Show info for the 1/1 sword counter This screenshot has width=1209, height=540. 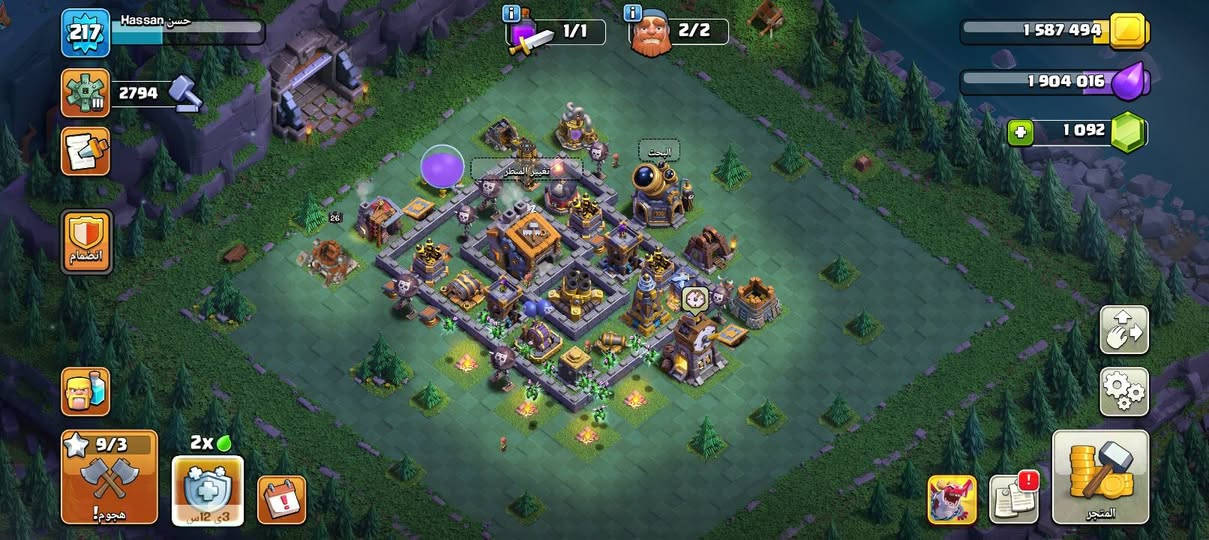click(512, 13)
